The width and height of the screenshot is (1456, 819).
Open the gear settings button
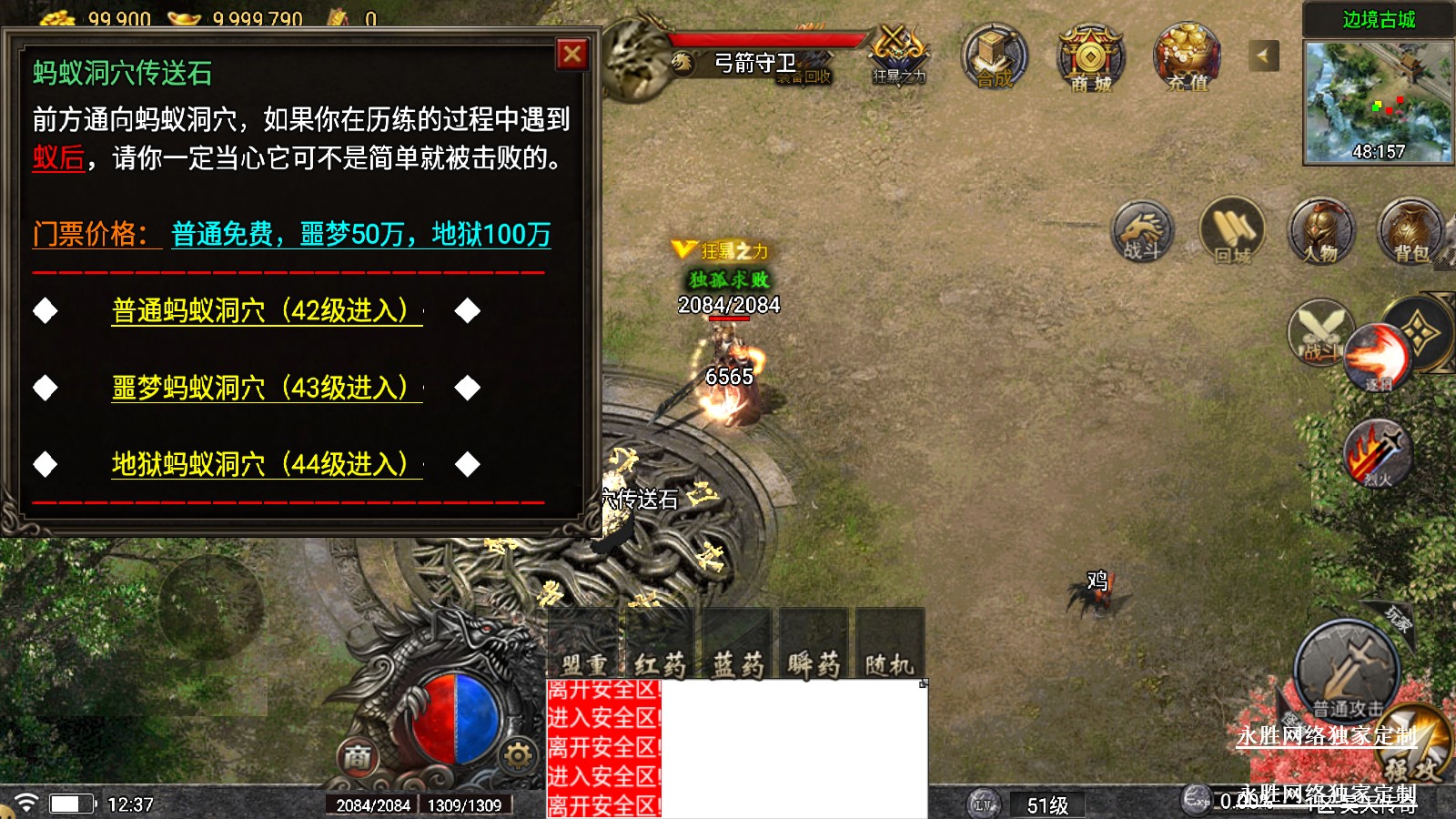click(518, 755)
